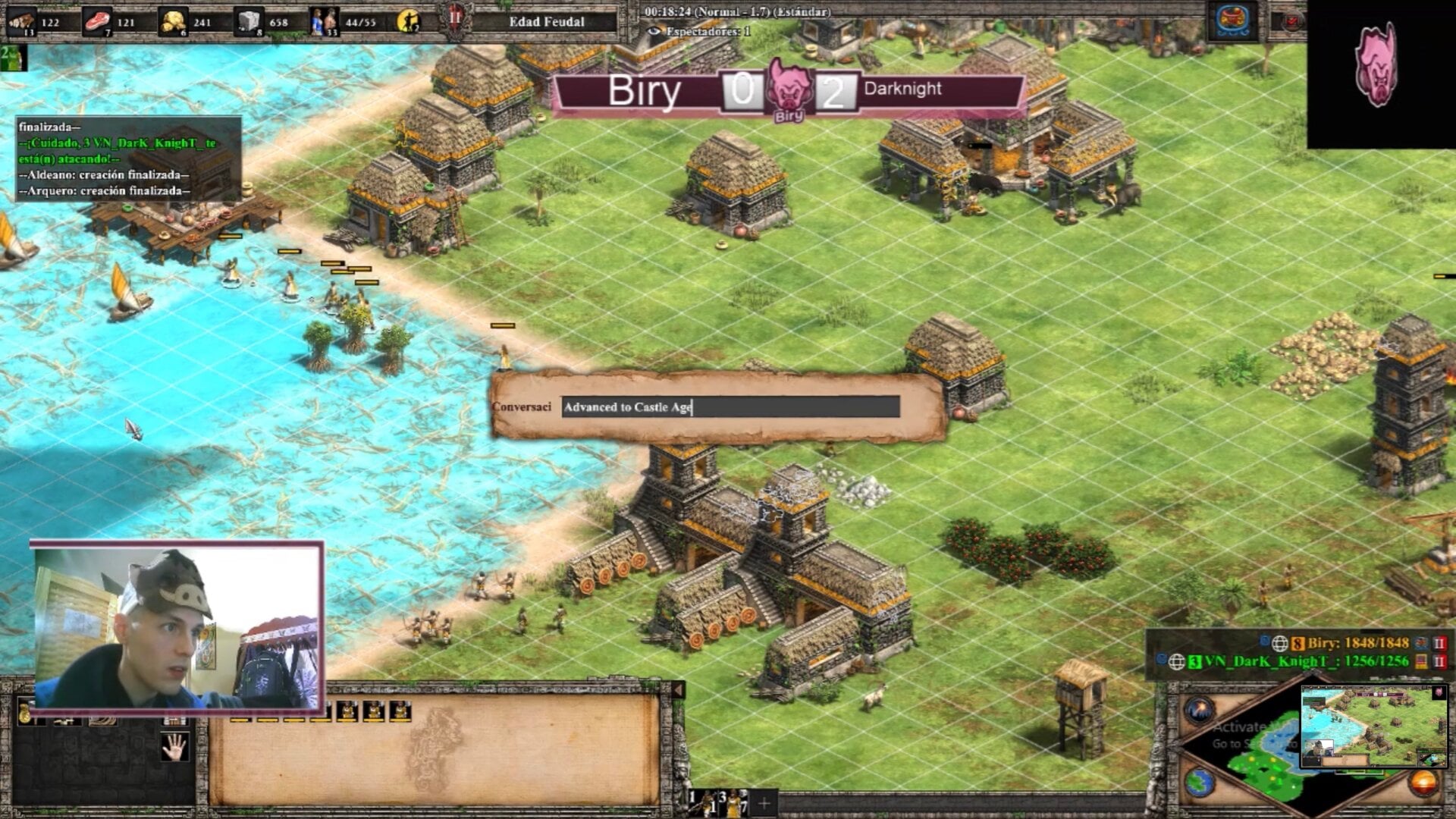This screenshot has height=819, width=1456.
Task: Click the orange orb minimap button
Action: tap(1423, 783)
